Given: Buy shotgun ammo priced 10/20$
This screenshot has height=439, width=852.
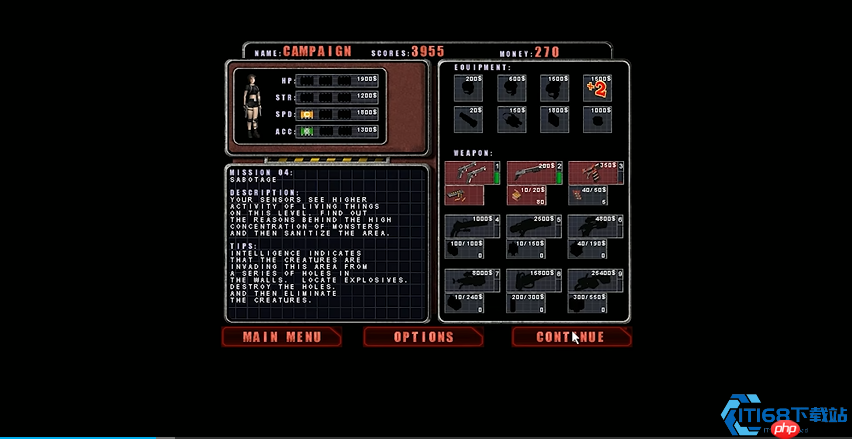Looking at the screenshot, I should pos(535,195).
